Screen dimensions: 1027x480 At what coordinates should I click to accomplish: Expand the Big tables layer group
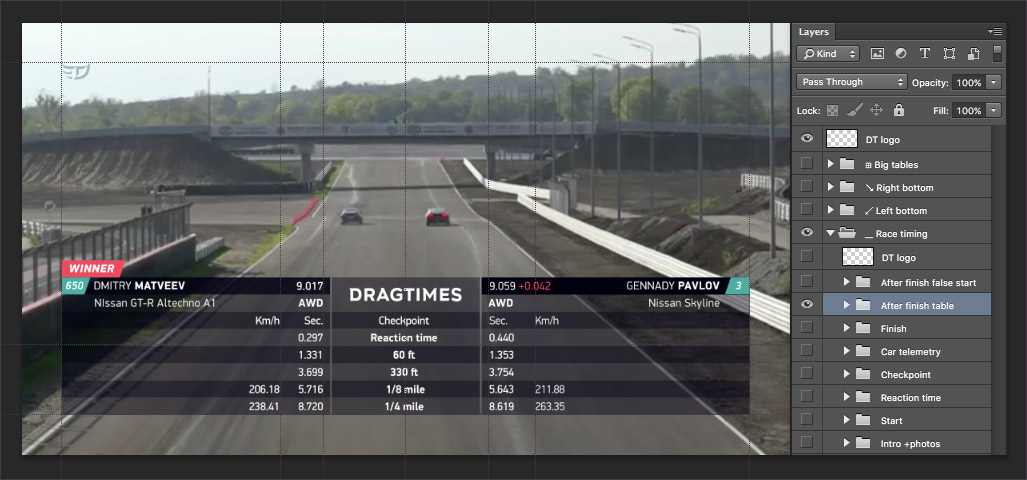(831, 164)
